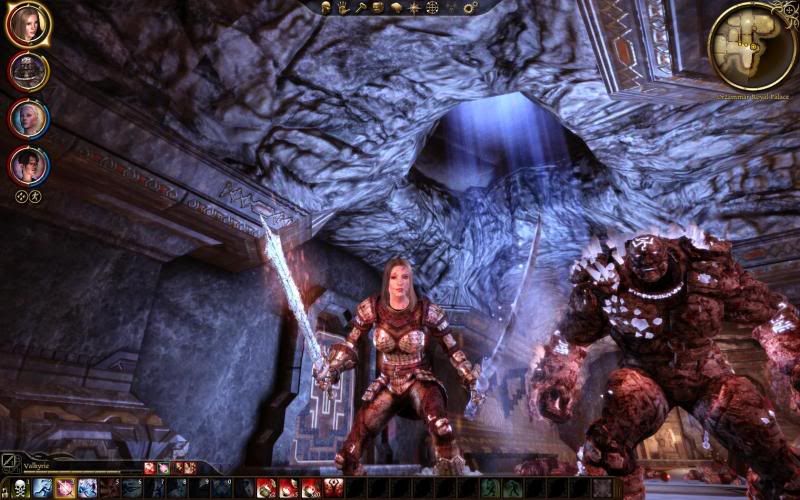Choose the white-haired companion portrait
This screenshot has width=800, height=500.
coord(27,118)
